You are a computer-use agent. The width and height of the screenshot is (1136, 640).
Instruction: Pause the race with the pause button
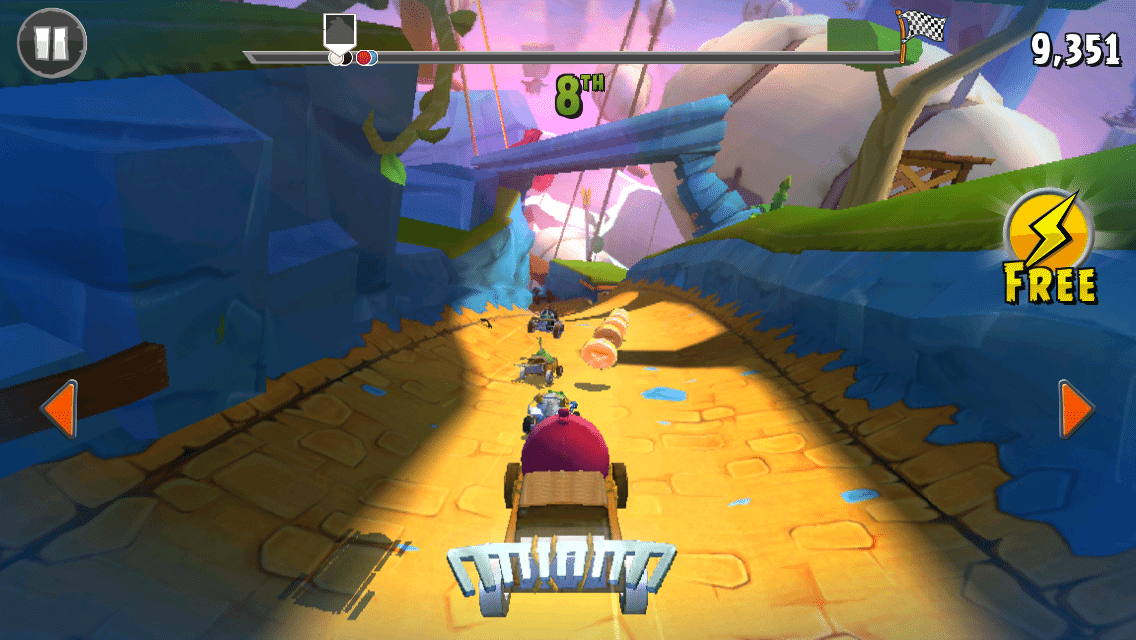[52, 43]
